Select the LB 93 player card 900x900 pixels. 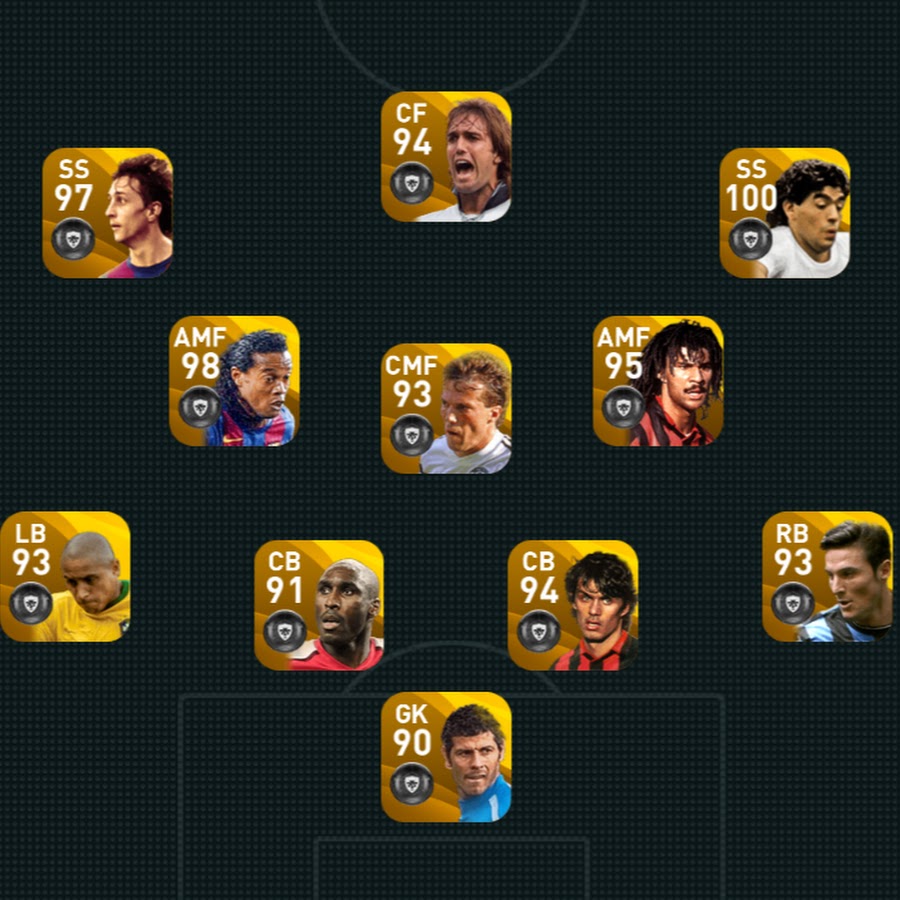[65, 577]
